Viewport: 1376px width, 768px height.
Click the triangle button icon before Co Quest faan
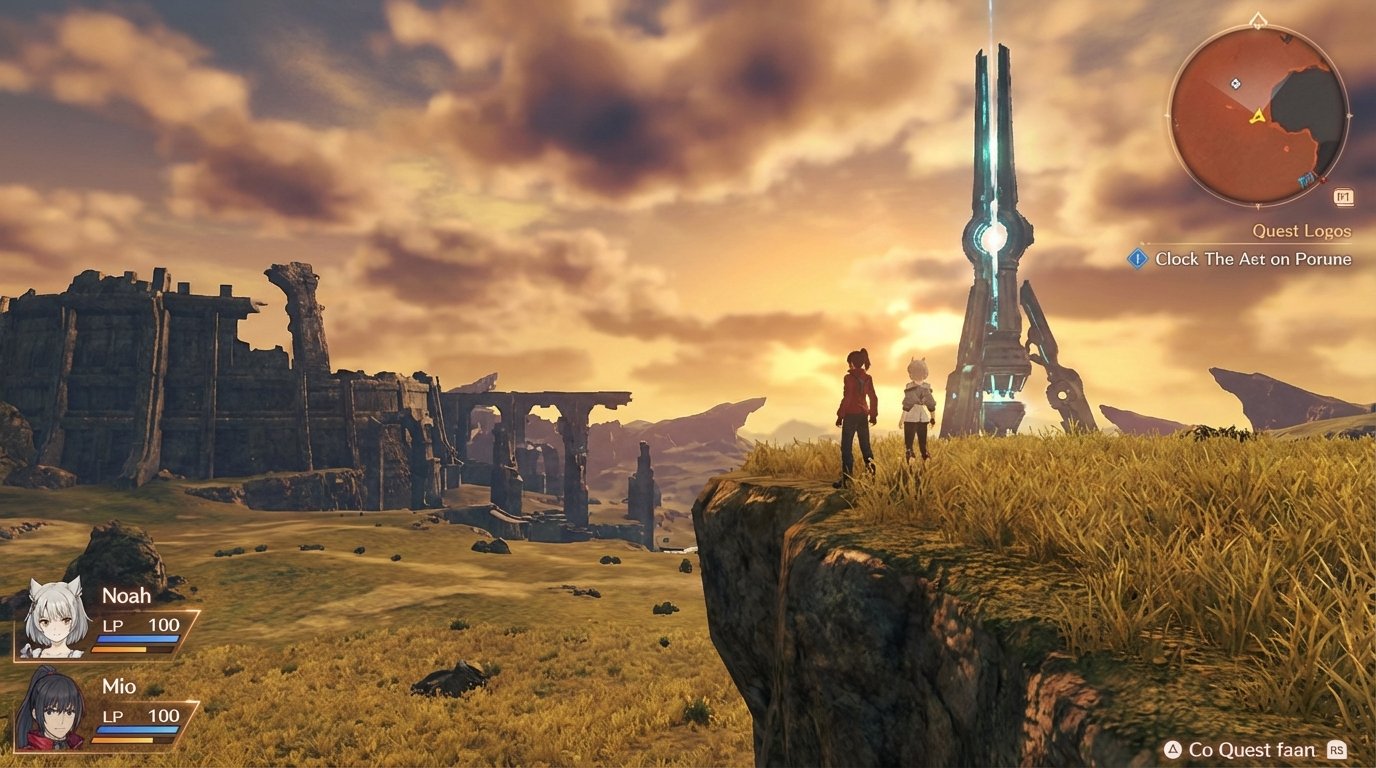pyautogui.click(x=1173, y=749)
